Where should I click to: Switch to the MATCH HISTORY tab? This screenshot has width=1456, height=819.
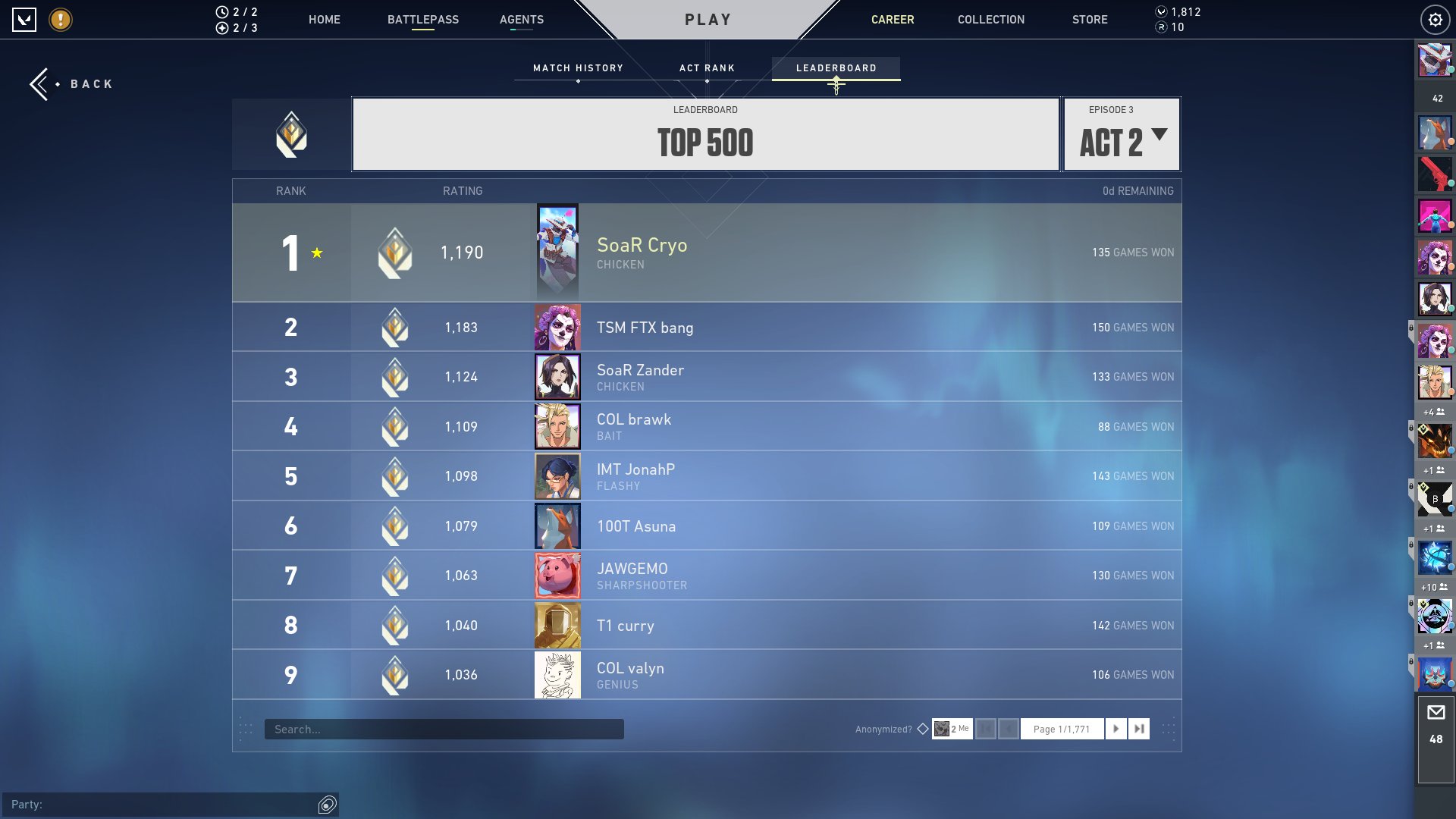(x=578, y=67)
